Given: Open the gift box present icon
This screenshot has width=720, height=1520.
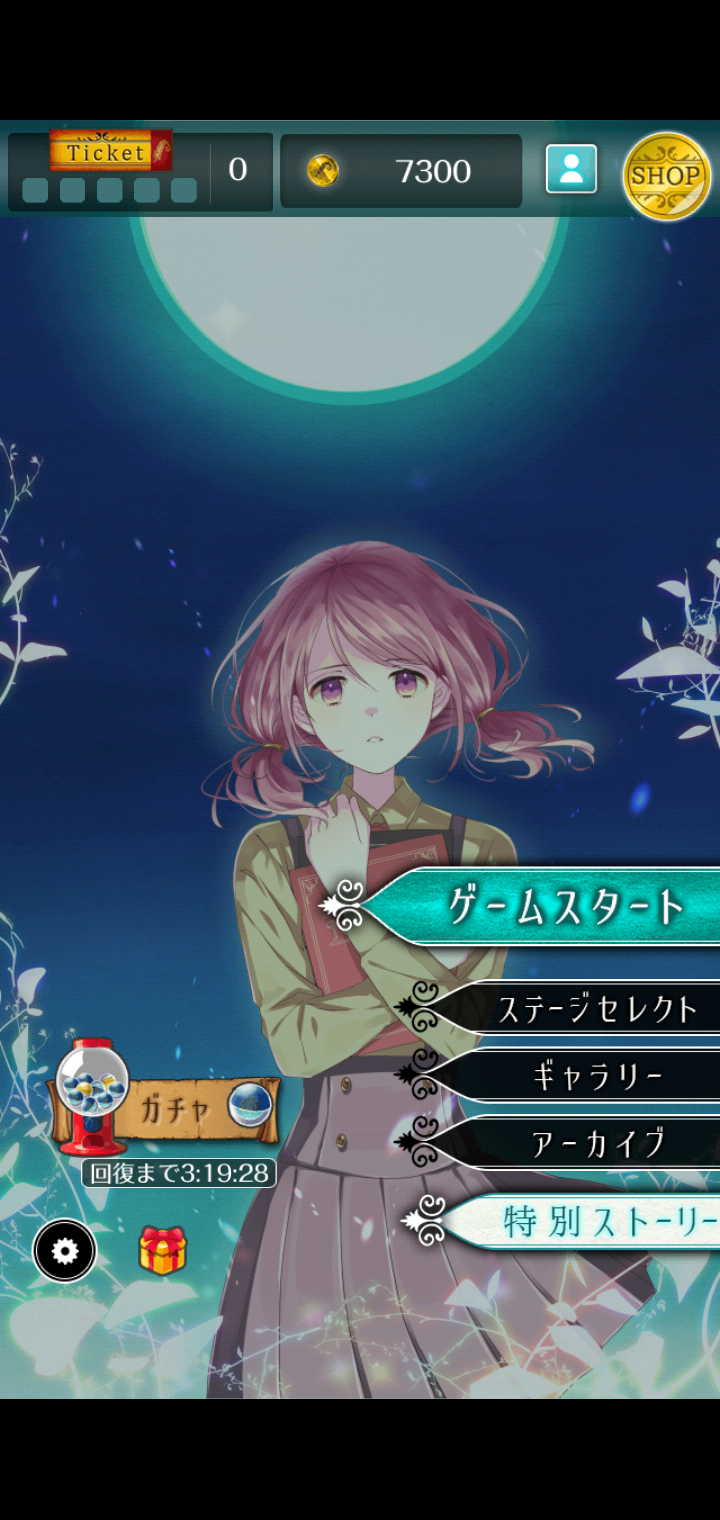Looking at the screenshot, I should pyautogui.click(x=162, y=1250).
